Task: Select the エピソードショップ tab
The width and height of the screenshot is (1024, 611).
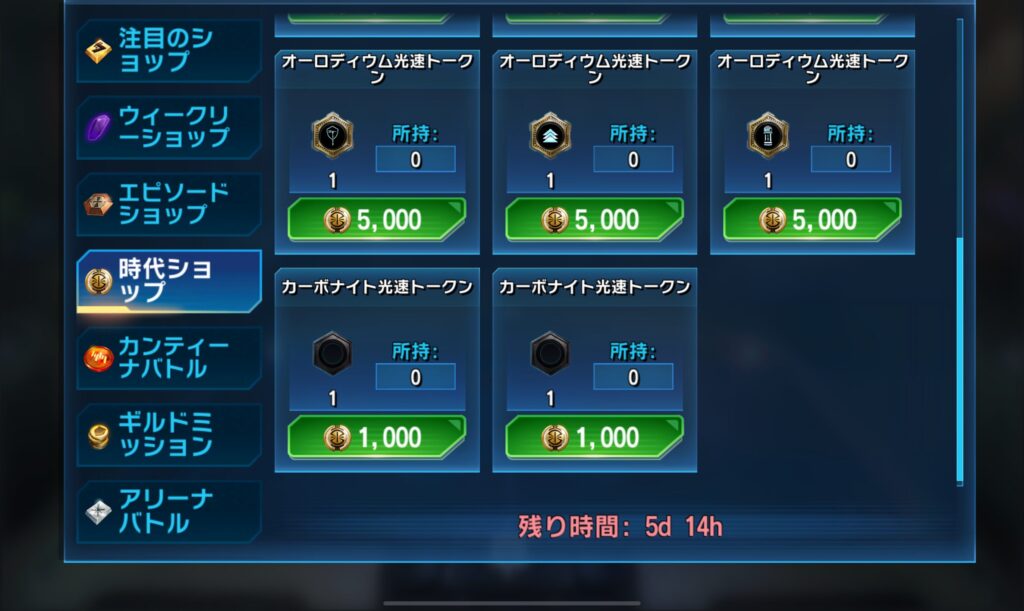Action: click(168, 204)
